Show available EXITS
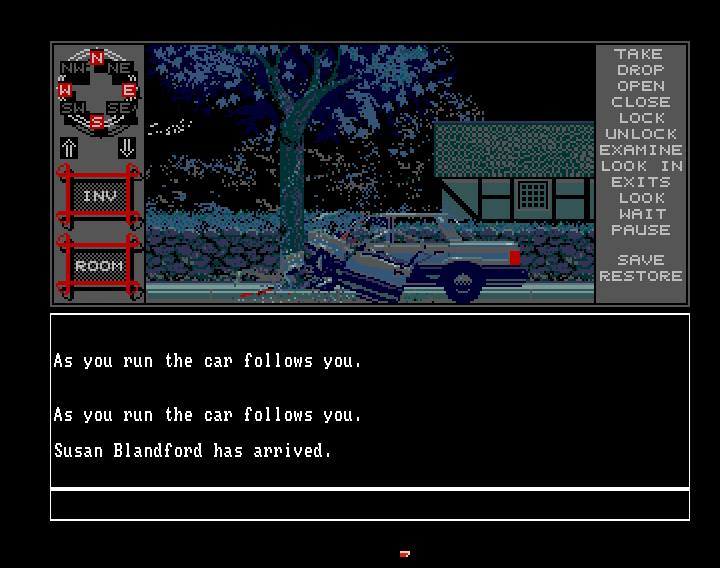Screen dimensions: 720x568 640,182
